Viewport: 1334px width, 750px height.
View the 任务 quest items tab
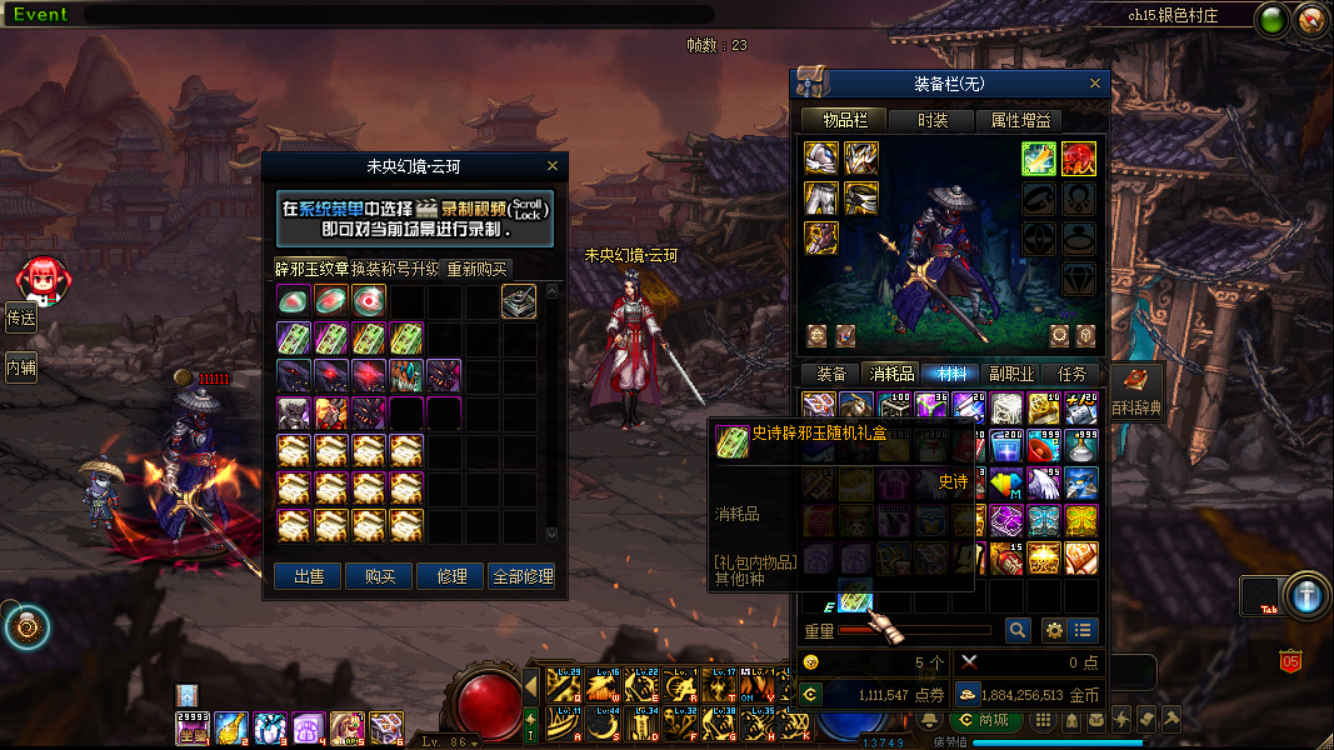[x=1071, y=374]
